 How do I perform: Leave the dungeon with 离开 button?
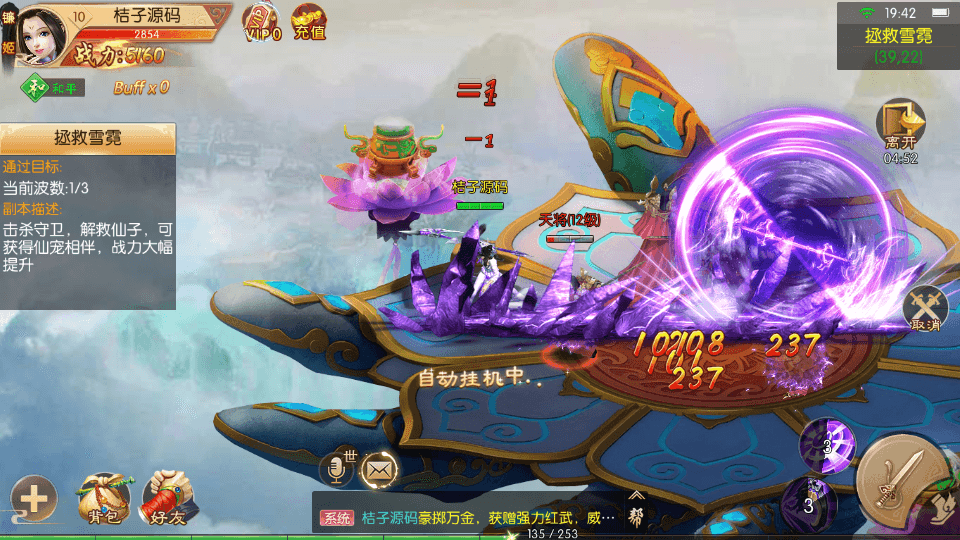[899, 127]
